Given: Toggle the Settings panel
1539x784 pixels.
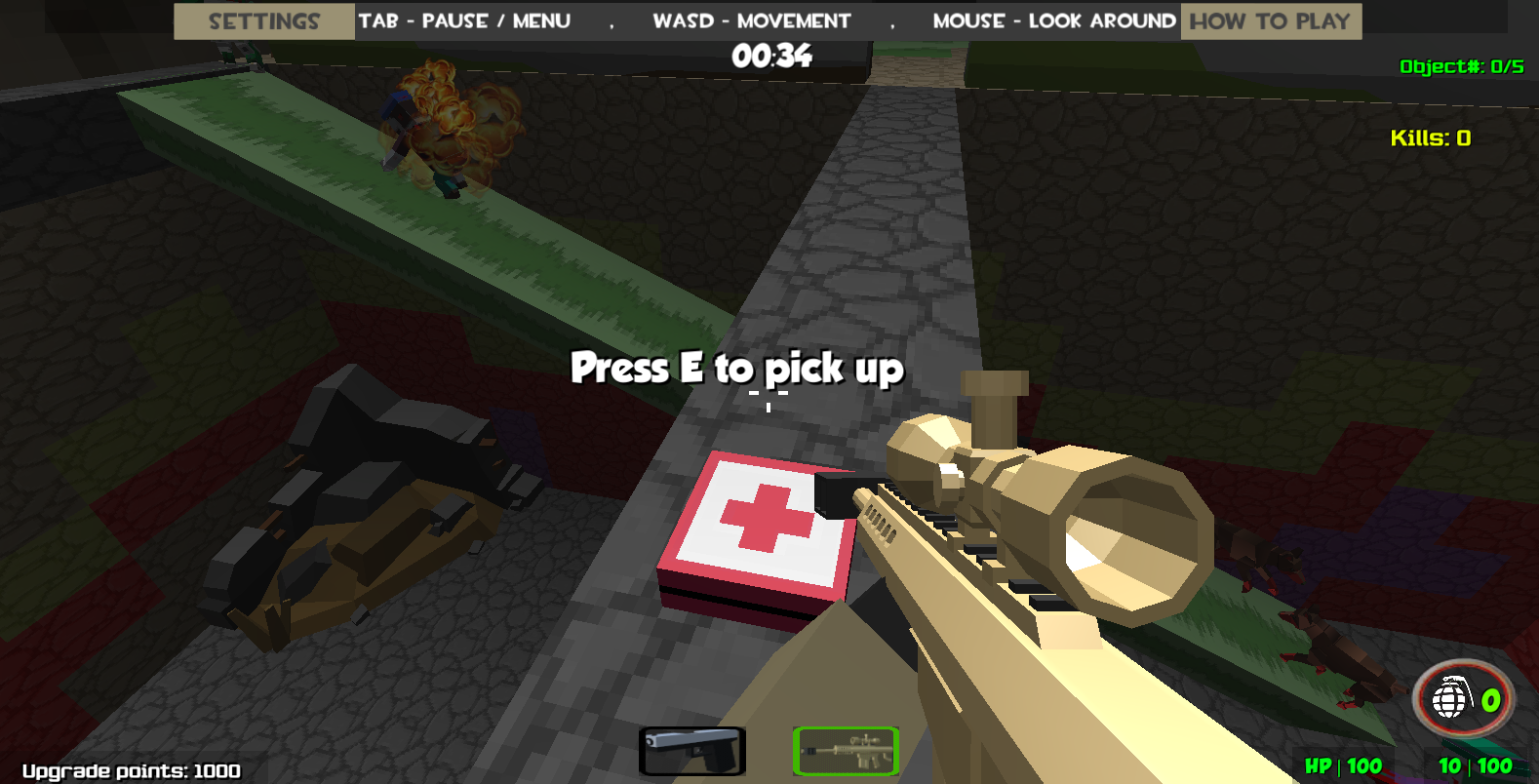Looking at the screenshot, I should [x=263, y=20].
